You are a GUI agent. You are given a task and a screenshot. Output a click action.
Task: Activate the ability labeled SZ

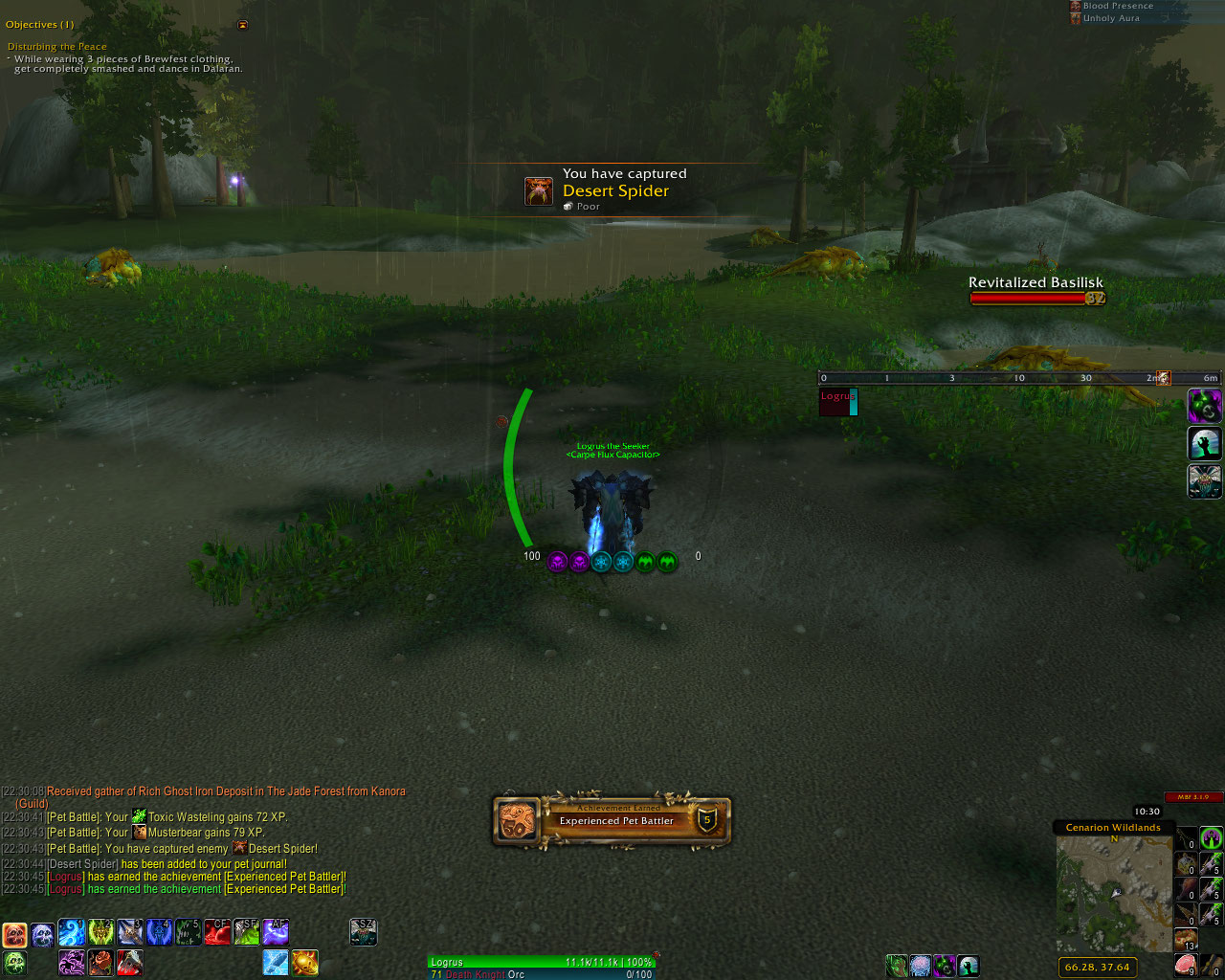coord(363,932)
